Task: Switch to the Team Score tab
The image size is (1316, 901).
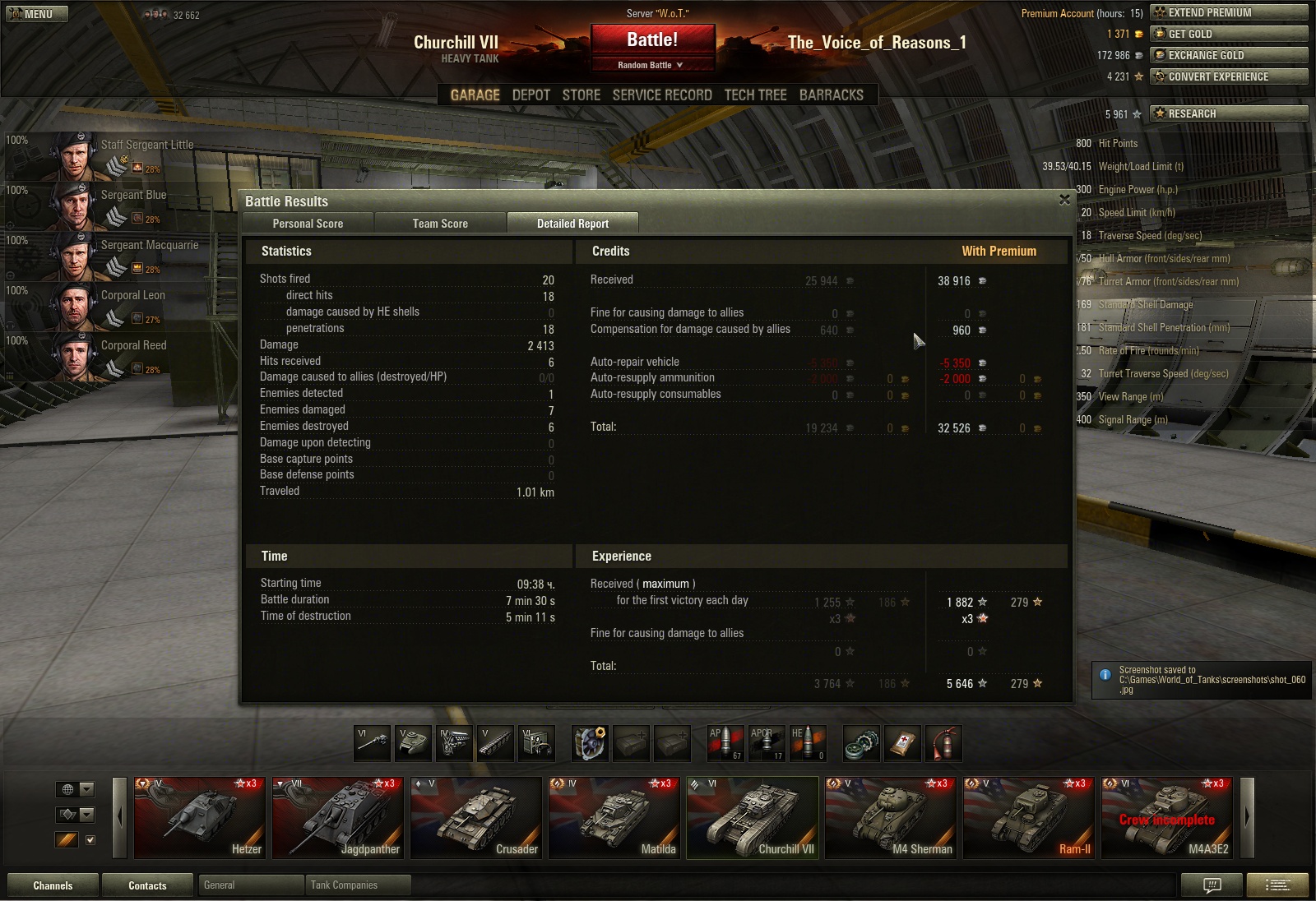Action: pos(440,224)
